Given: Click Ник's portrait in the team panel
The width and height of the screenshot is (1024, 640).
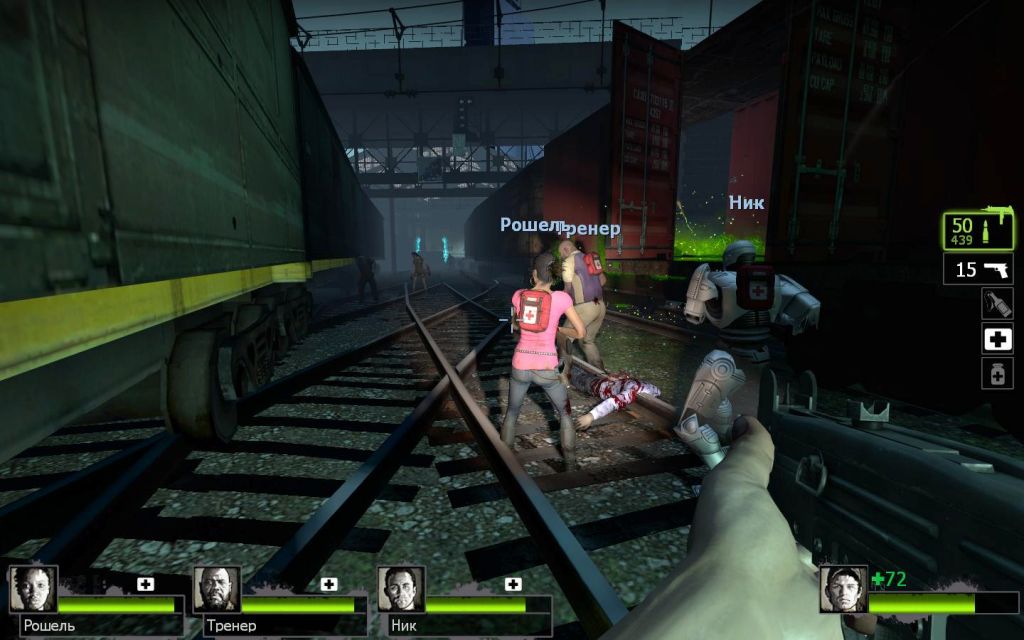Looking at the screenshot, I should [x=401, y=589].
